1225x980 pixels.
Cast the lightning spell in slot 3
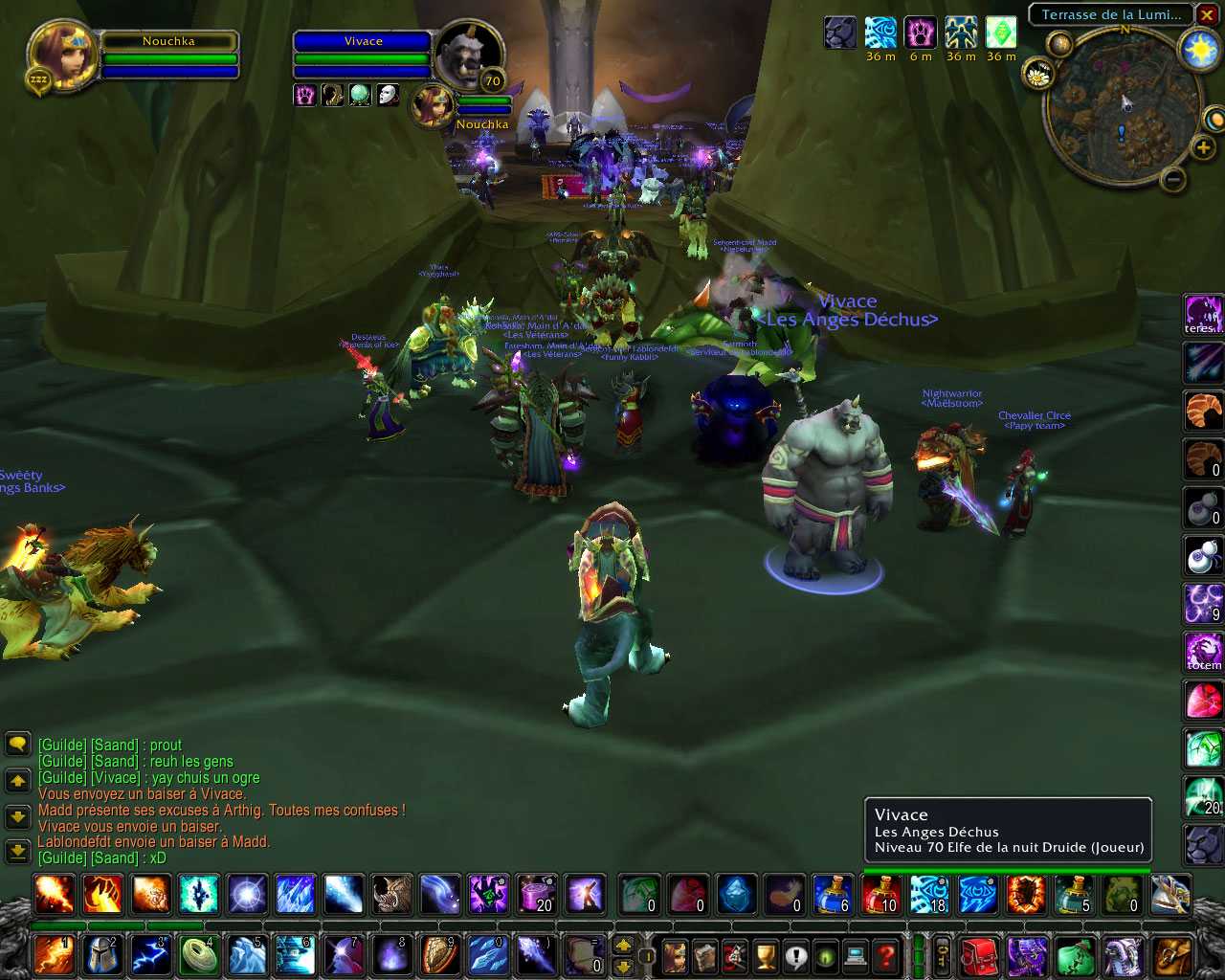(151, 955)
